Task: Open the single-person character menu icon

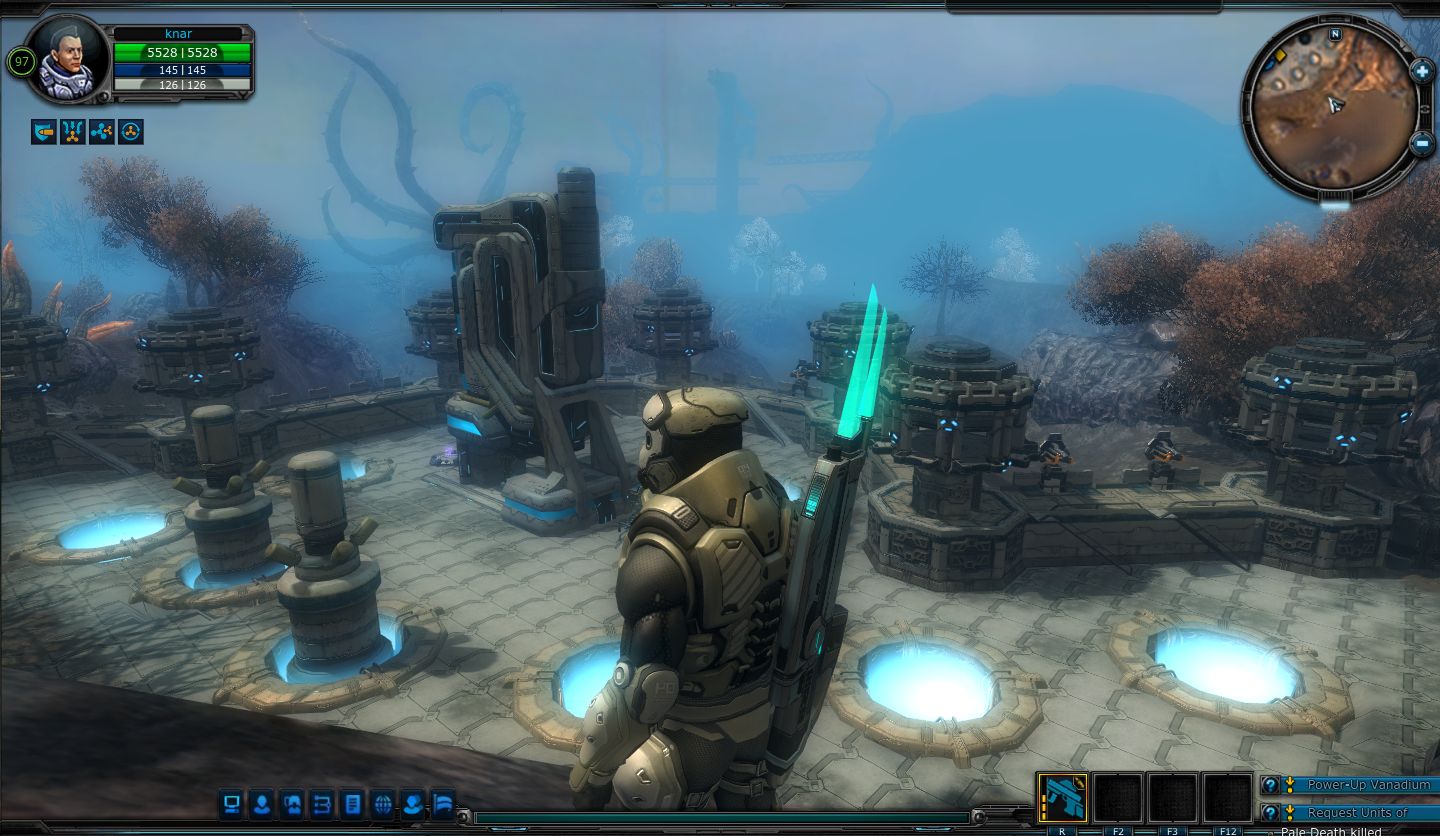Action: tap(262, 803)
